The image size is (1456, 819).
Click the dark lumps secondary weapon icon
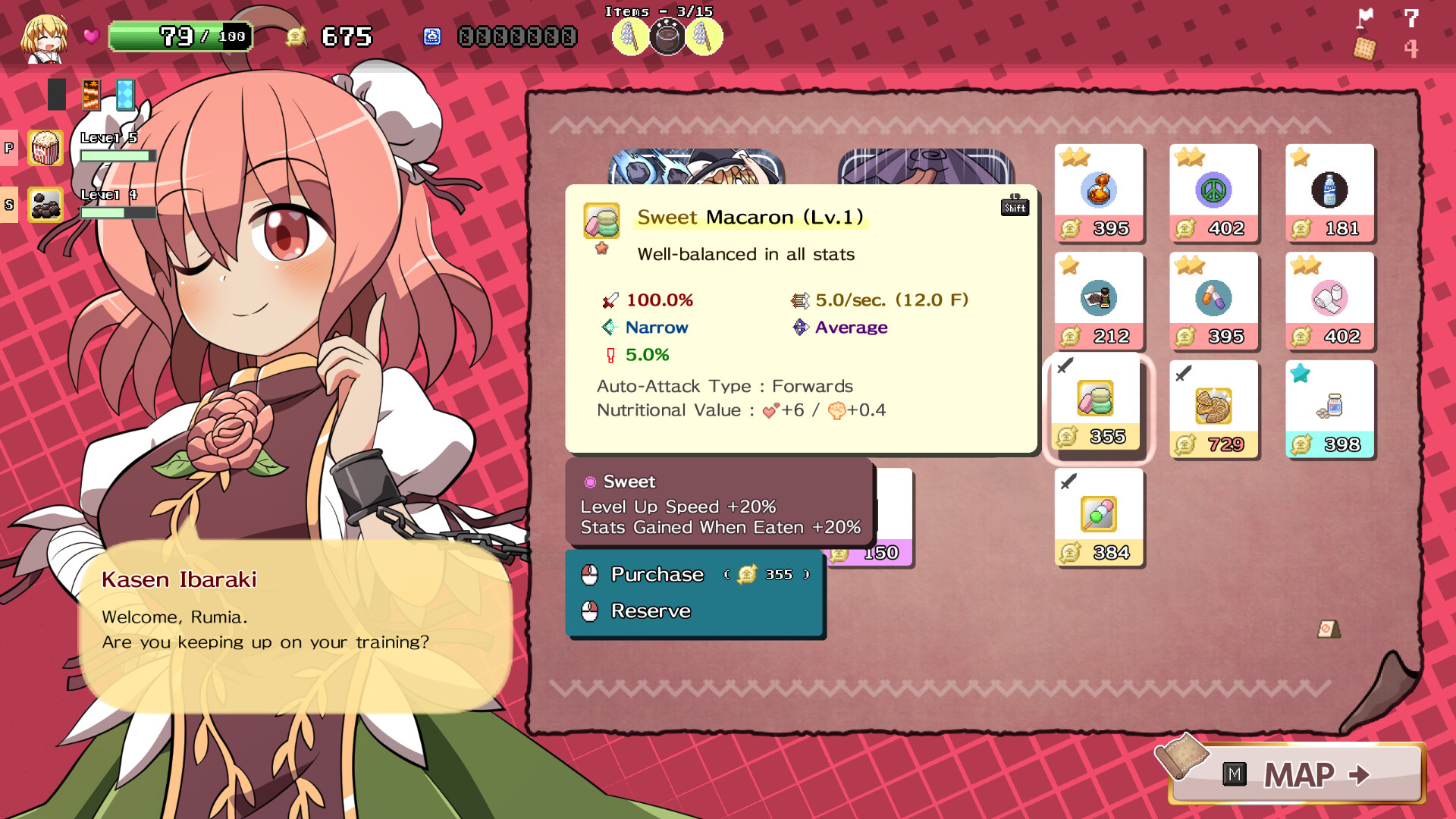[45, 205]
